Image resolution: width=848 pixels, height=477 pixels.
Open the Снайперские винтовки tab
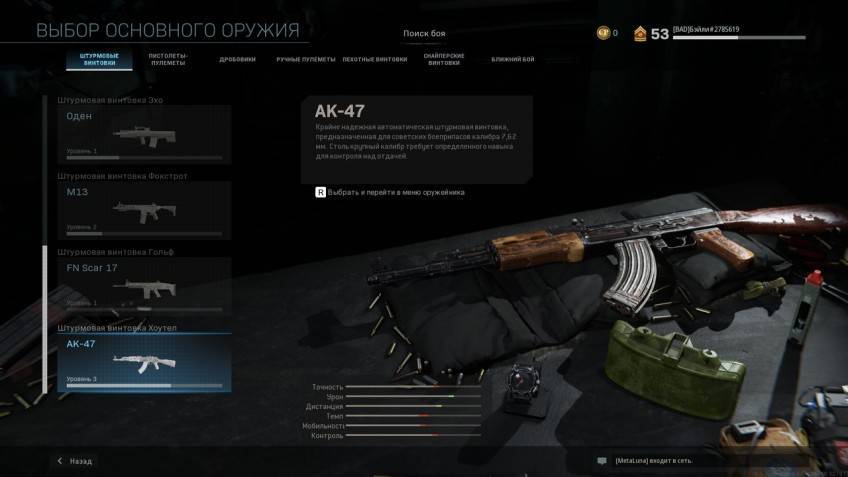(444, 59)
